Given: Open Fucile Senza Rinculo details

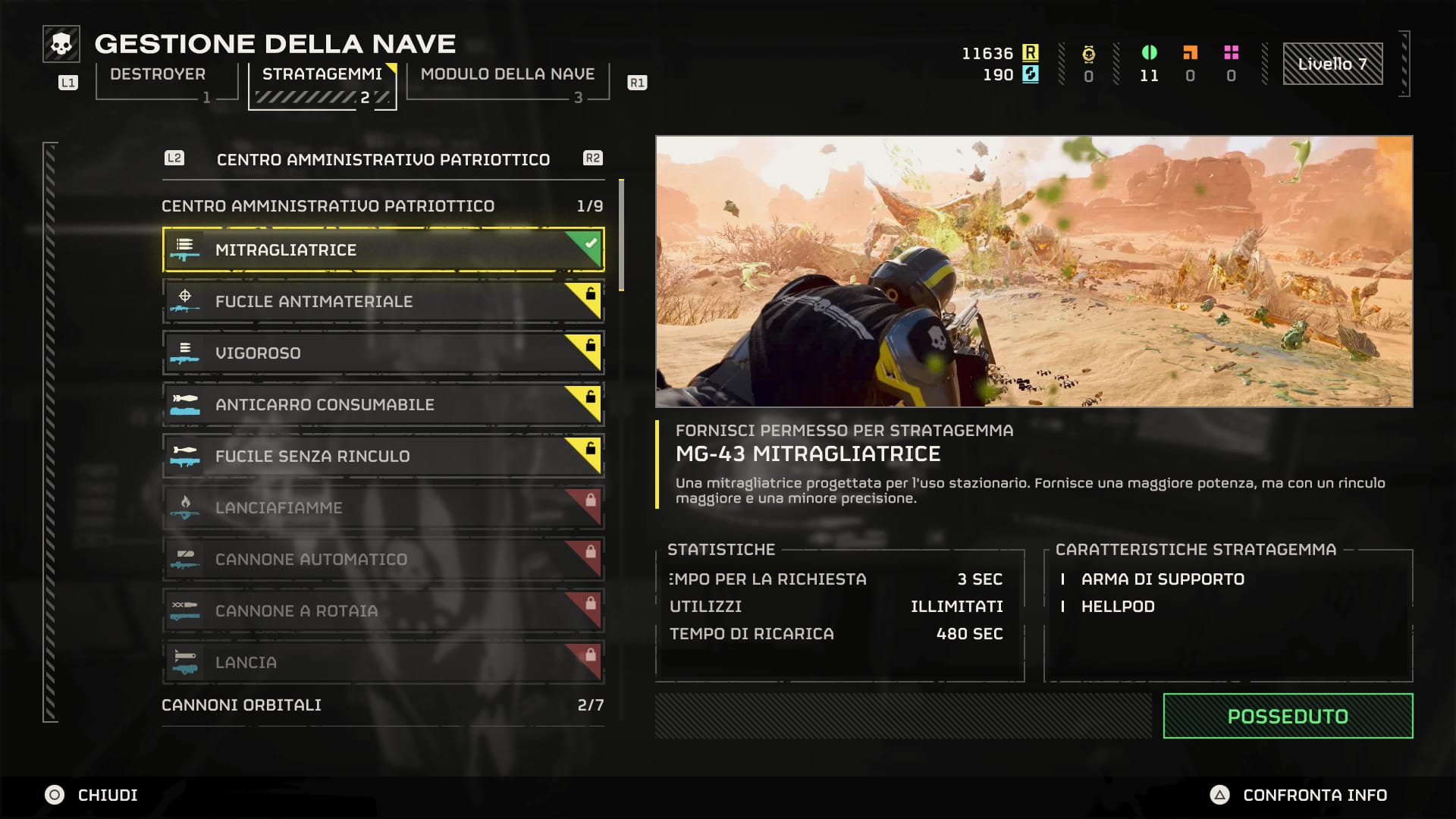Looking at the screenshot, I should point(383,456).
